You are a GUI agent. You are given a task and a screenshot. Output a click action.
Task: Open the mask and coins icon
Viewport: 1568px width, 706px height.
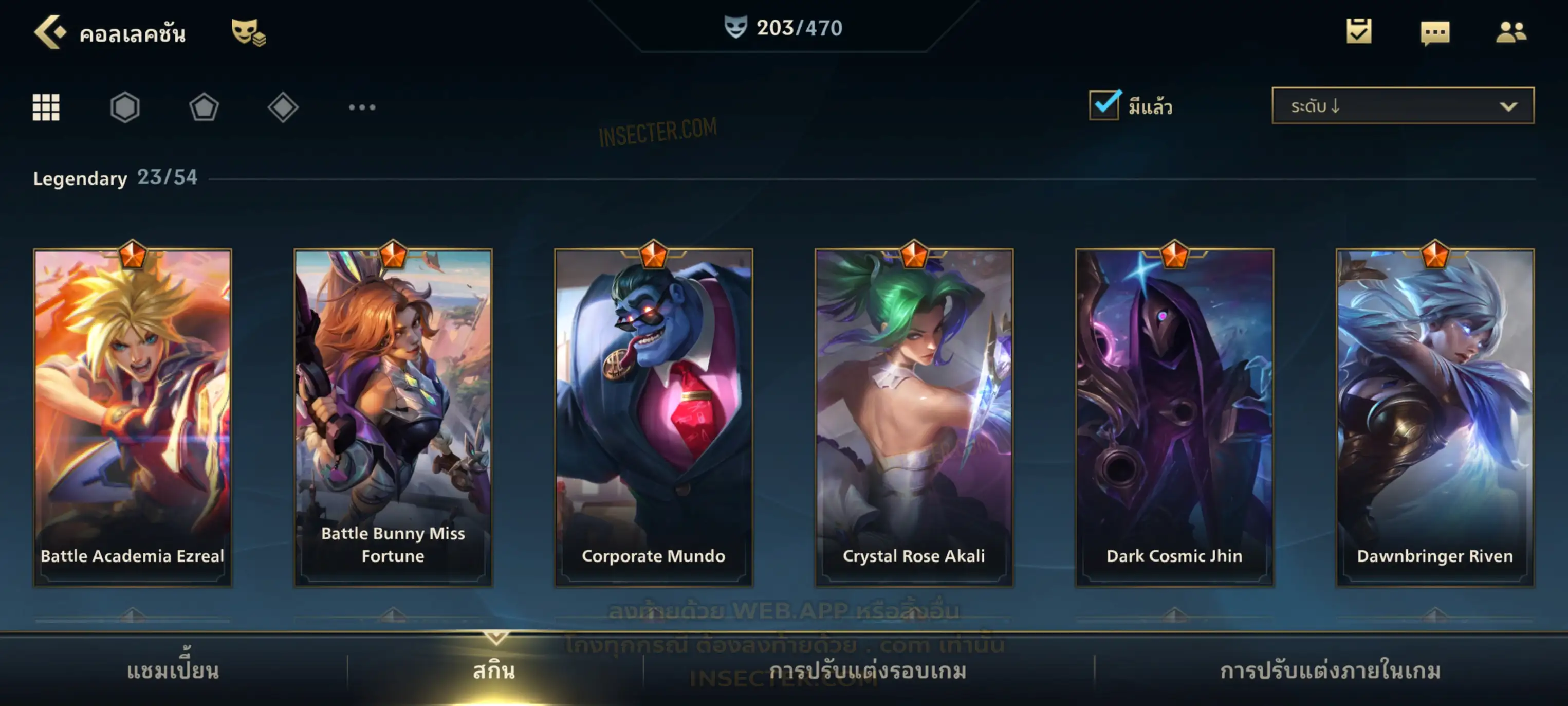coord(248,32)
